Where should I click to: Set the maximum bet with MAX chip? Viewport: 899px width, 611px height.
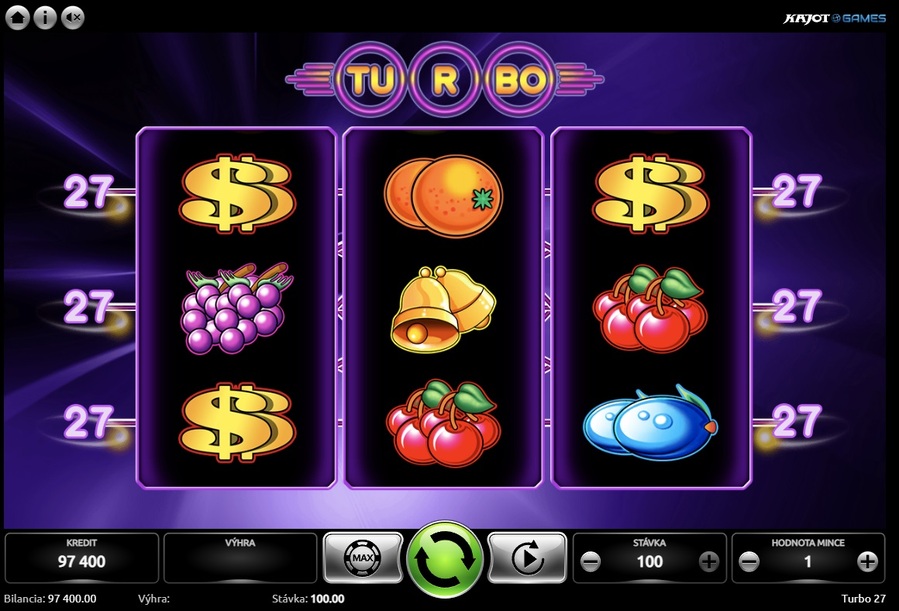click(x=361, y=559)
